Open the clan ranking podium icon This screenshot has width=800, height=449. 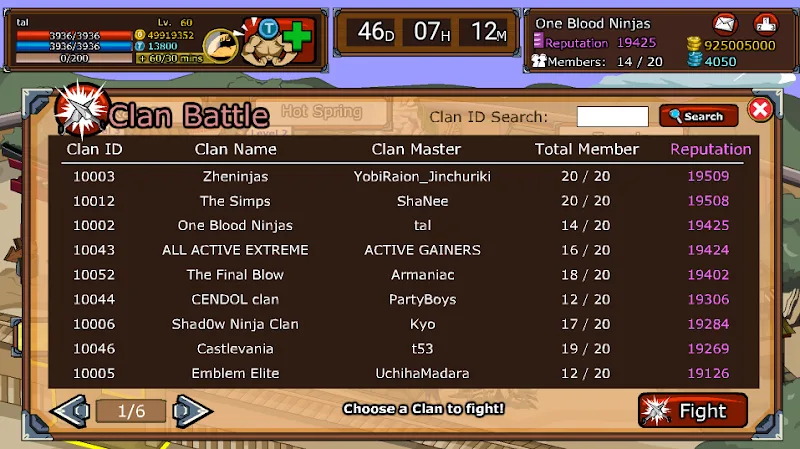[x=766, y=23]
